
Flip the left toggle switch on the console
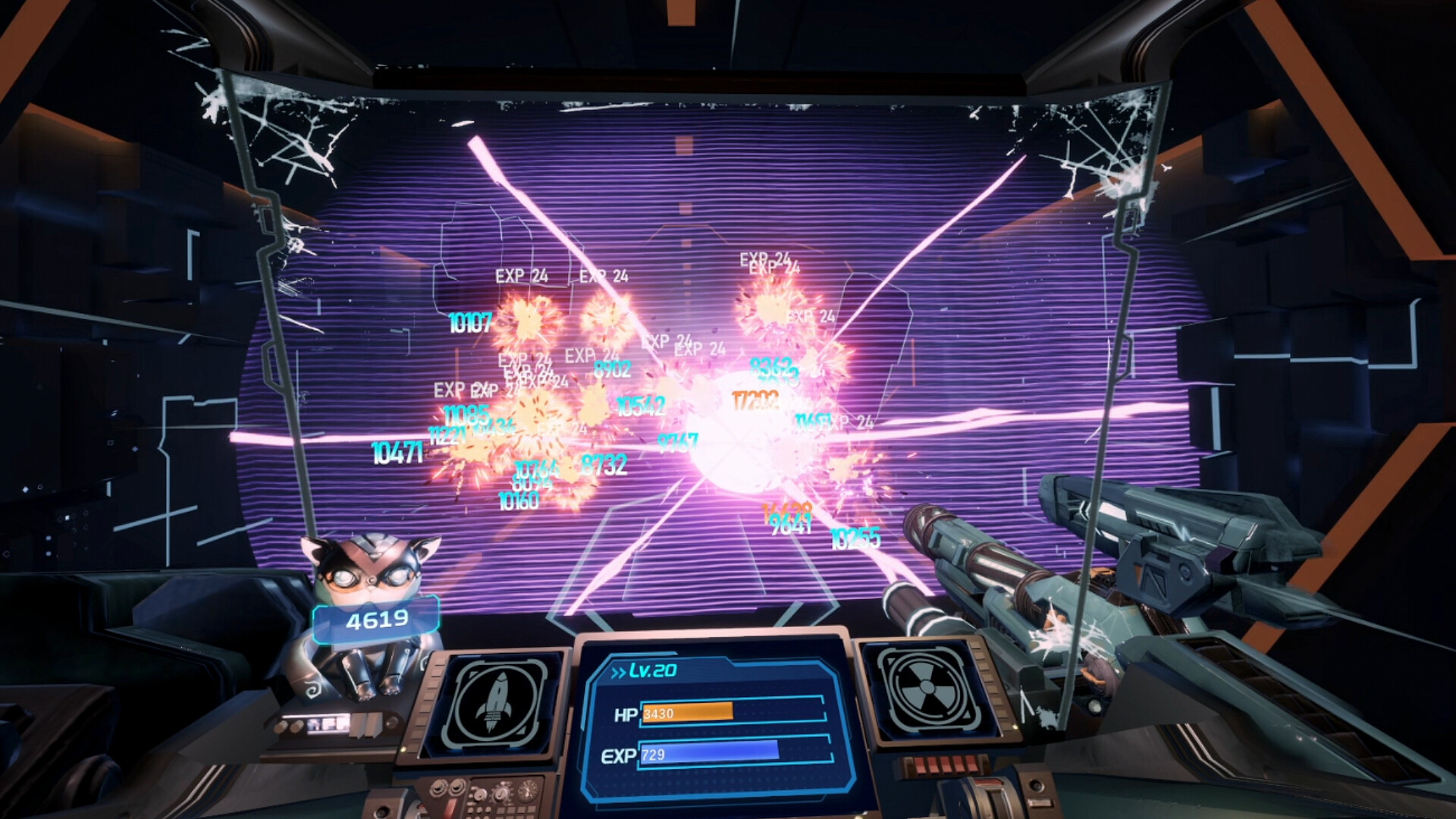pyautogui.click(x=438, y=789)
